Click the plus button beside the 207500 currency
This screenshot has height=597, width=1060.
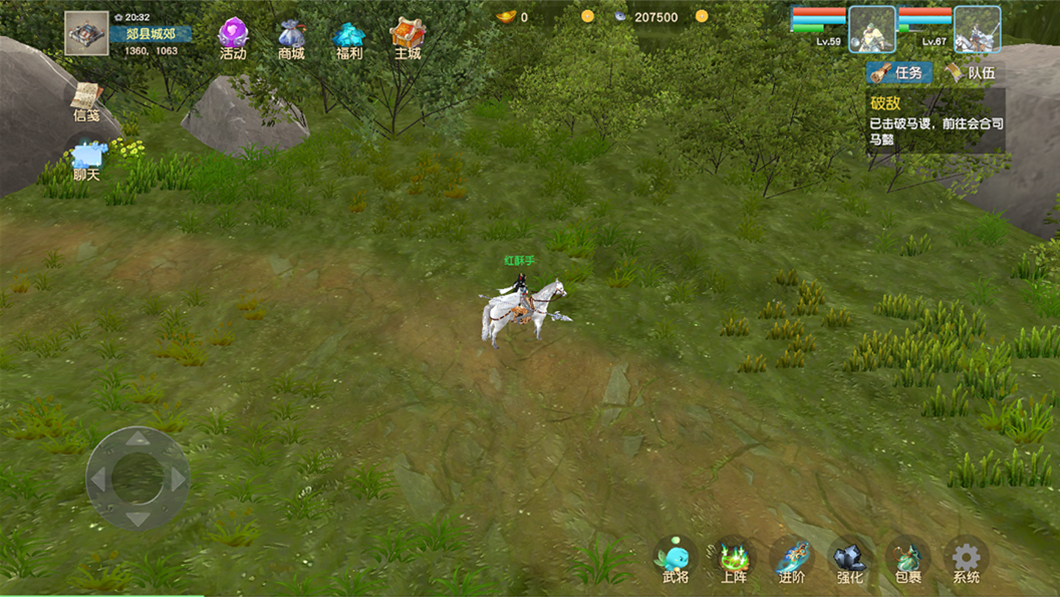(701, 17)
